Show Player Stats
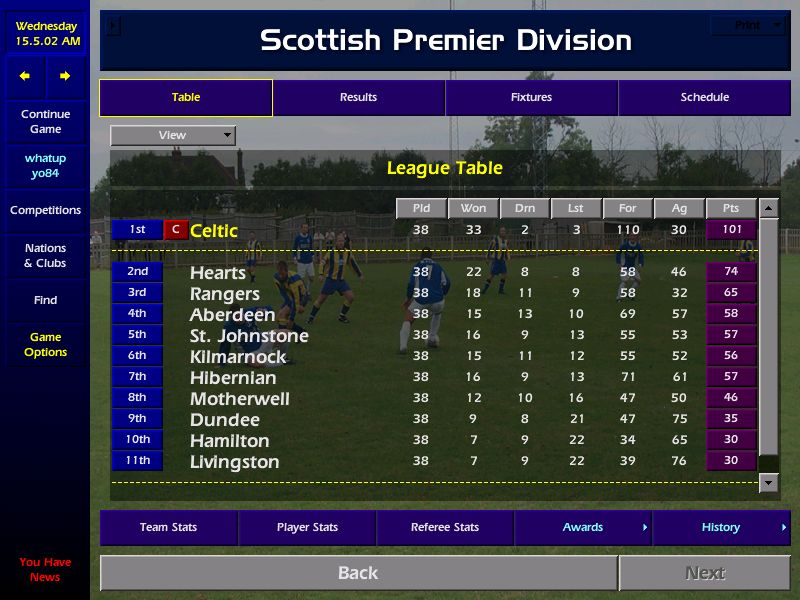Image resolution: width=800 pixels, height=600 pixels. pos(307,527)
